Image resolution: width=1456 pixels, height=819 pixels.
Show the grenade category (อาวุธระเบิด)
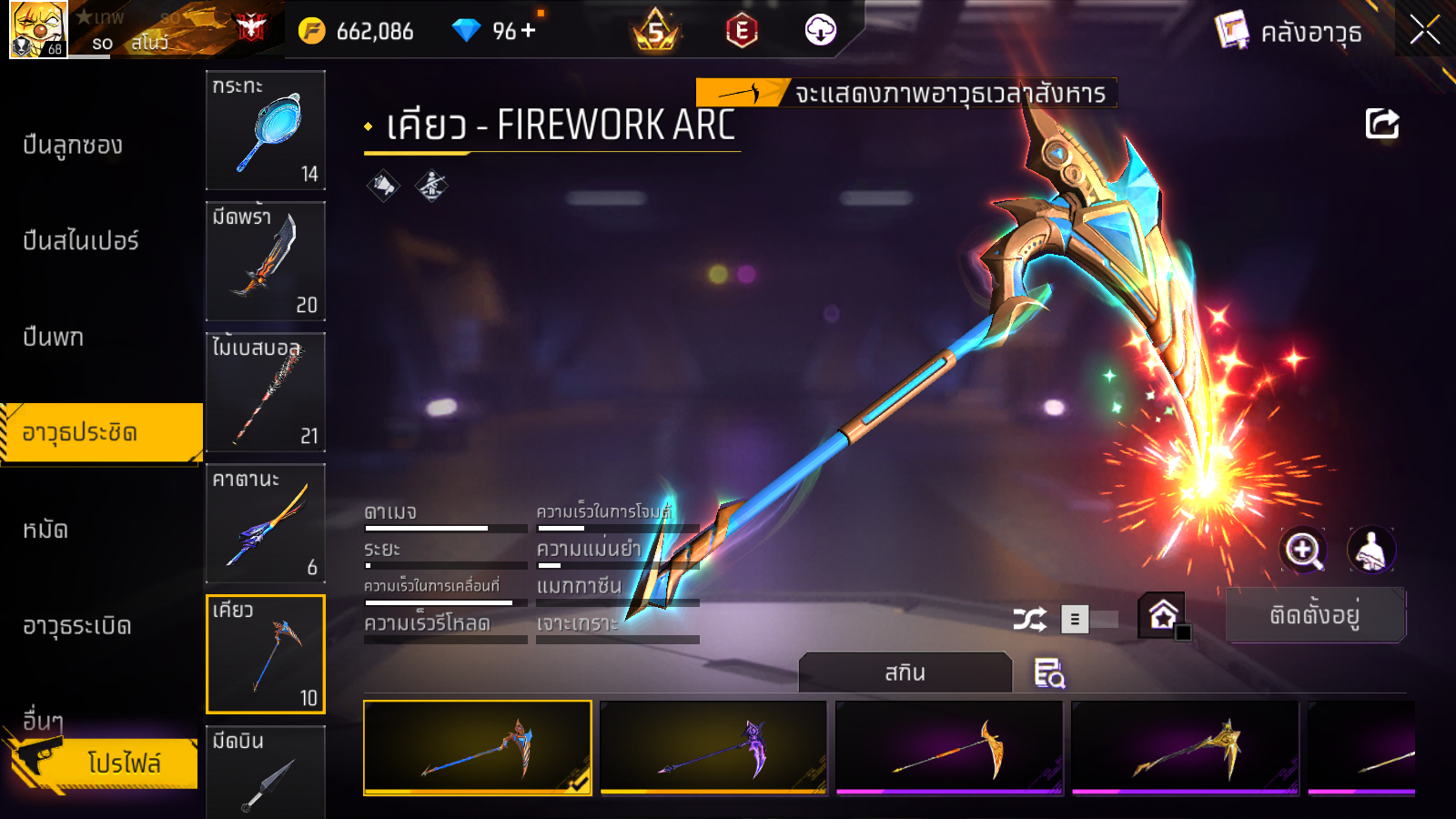[77, 626]
